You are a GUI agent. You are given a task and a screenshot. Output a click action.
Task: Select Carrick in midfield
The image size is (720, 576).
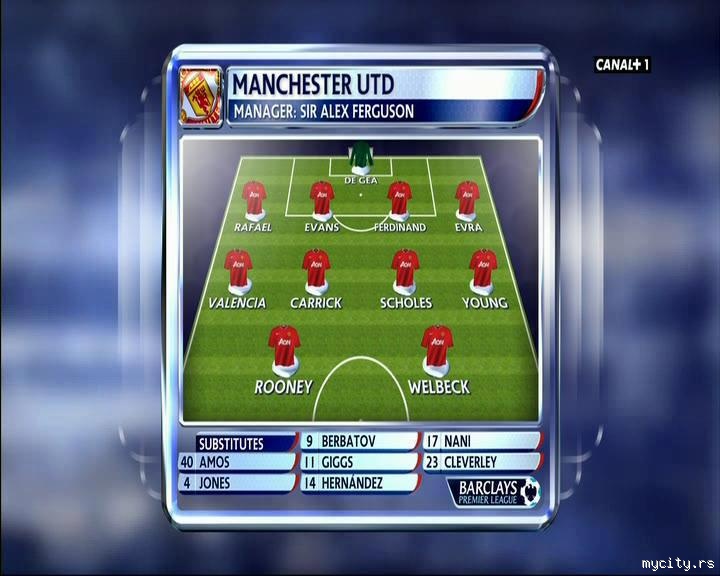point(316,270)
